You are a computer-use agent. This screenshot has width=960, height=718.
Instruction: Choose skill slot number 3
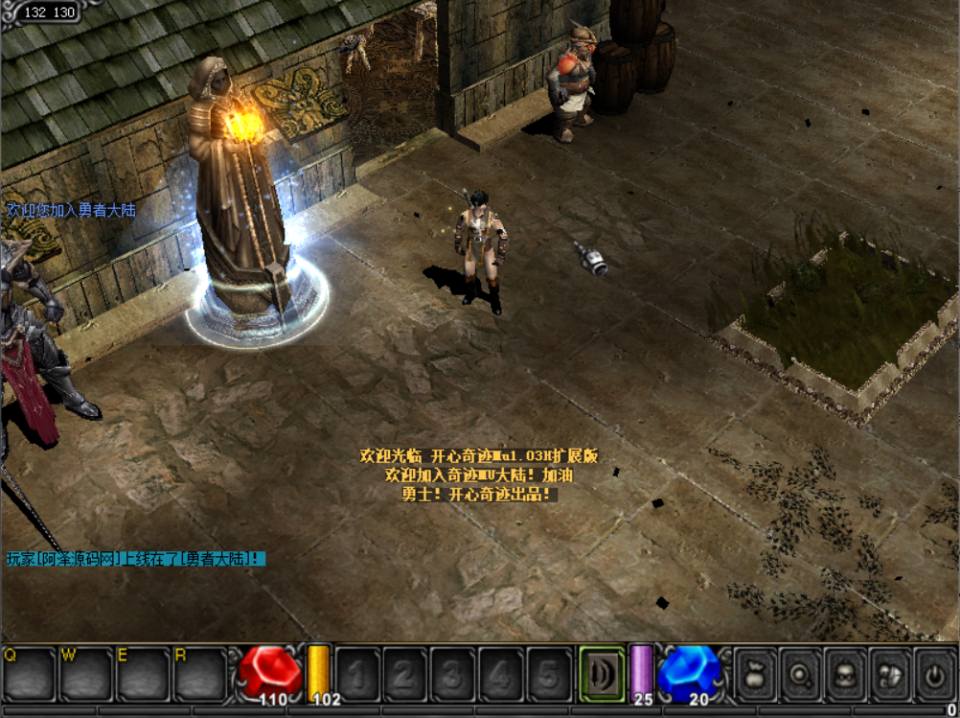[453, 674]
